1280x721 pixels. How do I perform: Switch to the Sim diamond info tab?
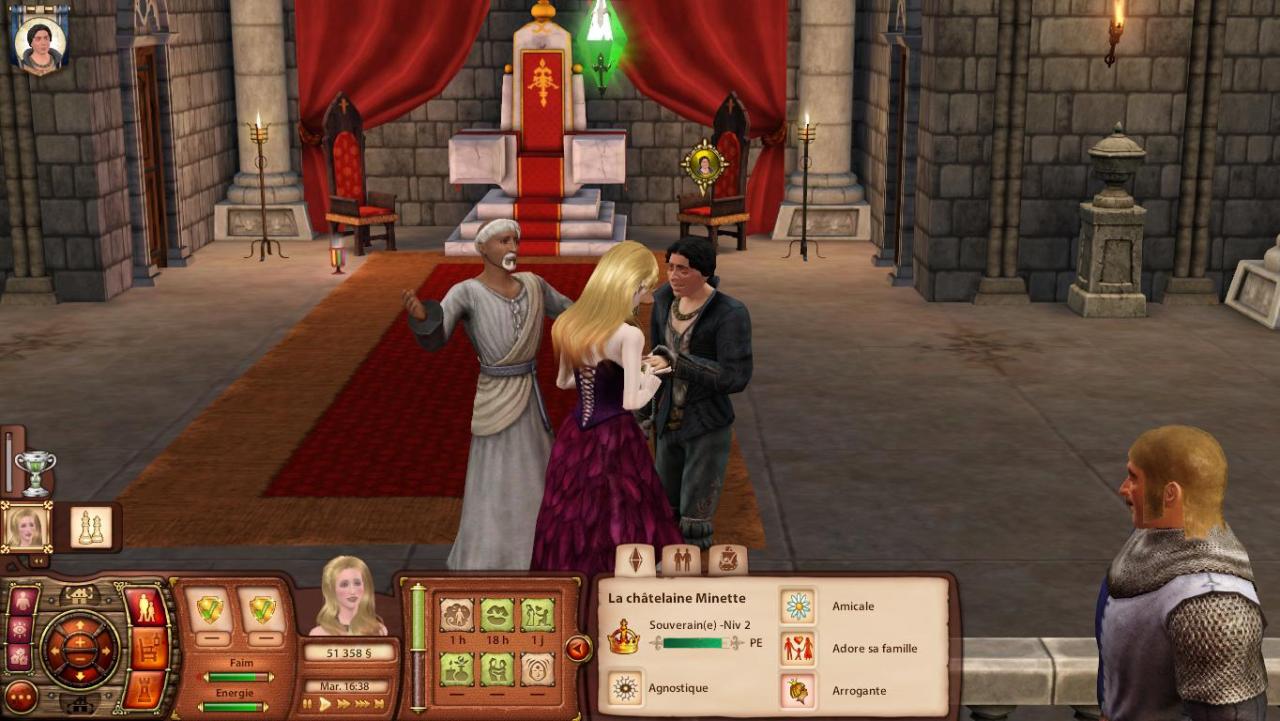[635, 560]
